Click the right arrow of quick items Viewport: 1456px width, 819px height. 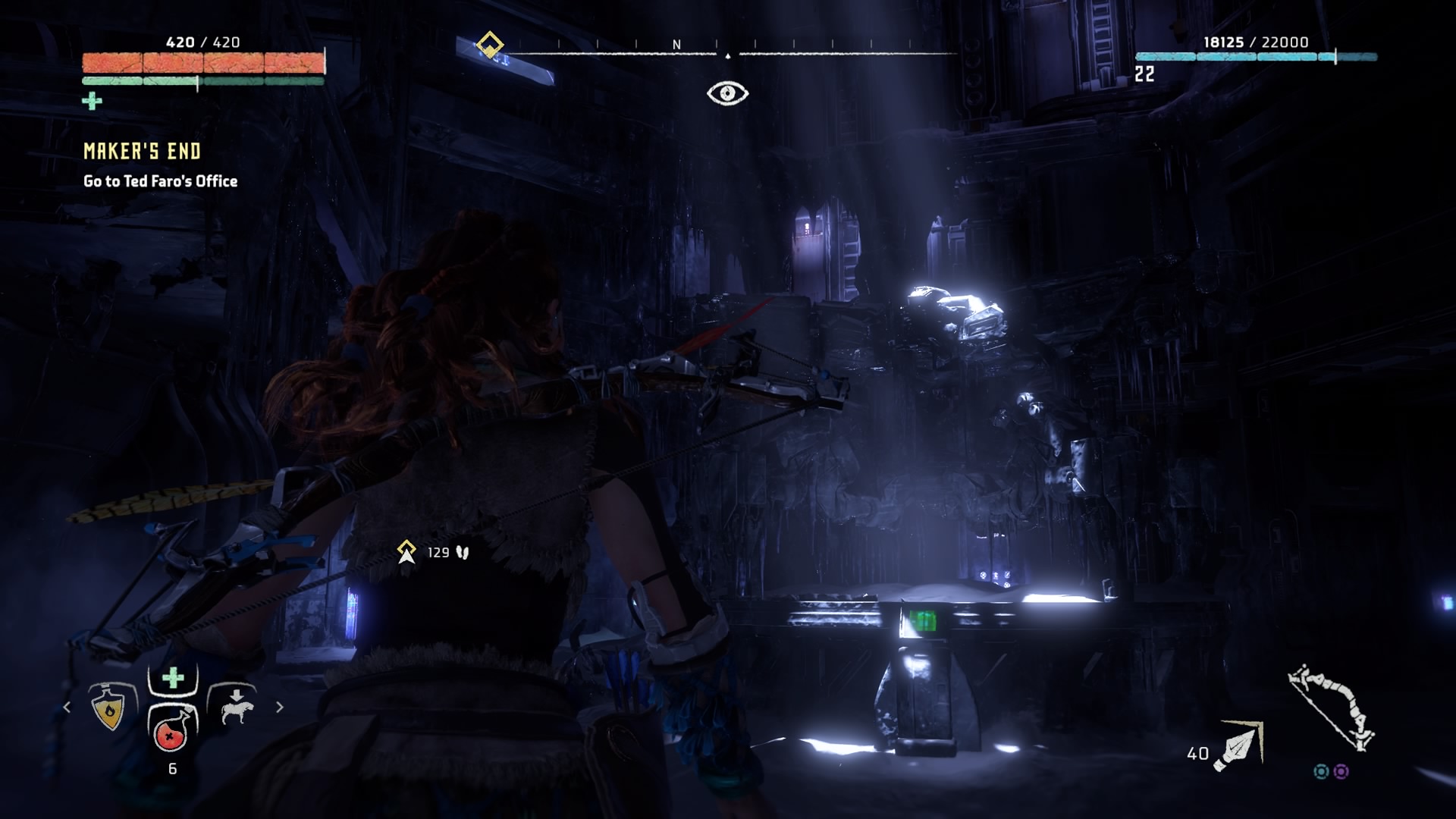[x=280, y=708]
